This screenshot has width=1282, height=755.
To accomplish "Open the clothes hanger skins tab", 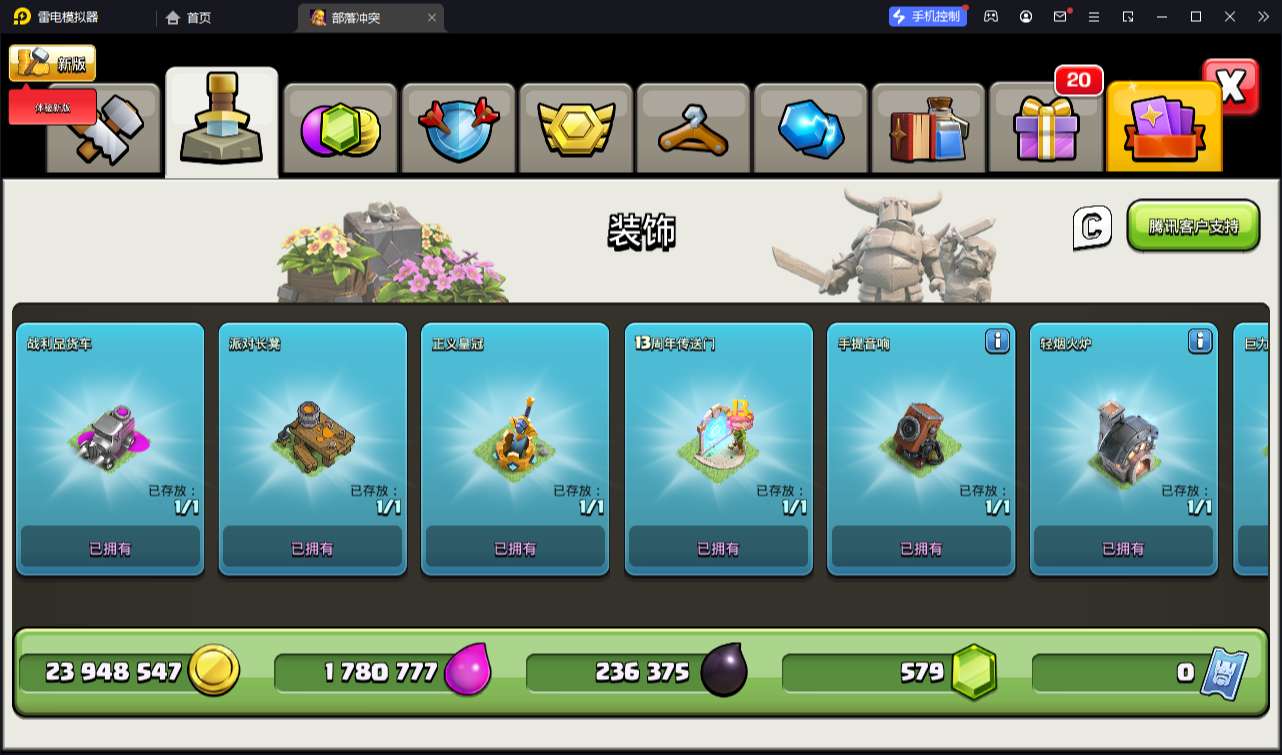I will pyautogui.click(x=692, y=130).
